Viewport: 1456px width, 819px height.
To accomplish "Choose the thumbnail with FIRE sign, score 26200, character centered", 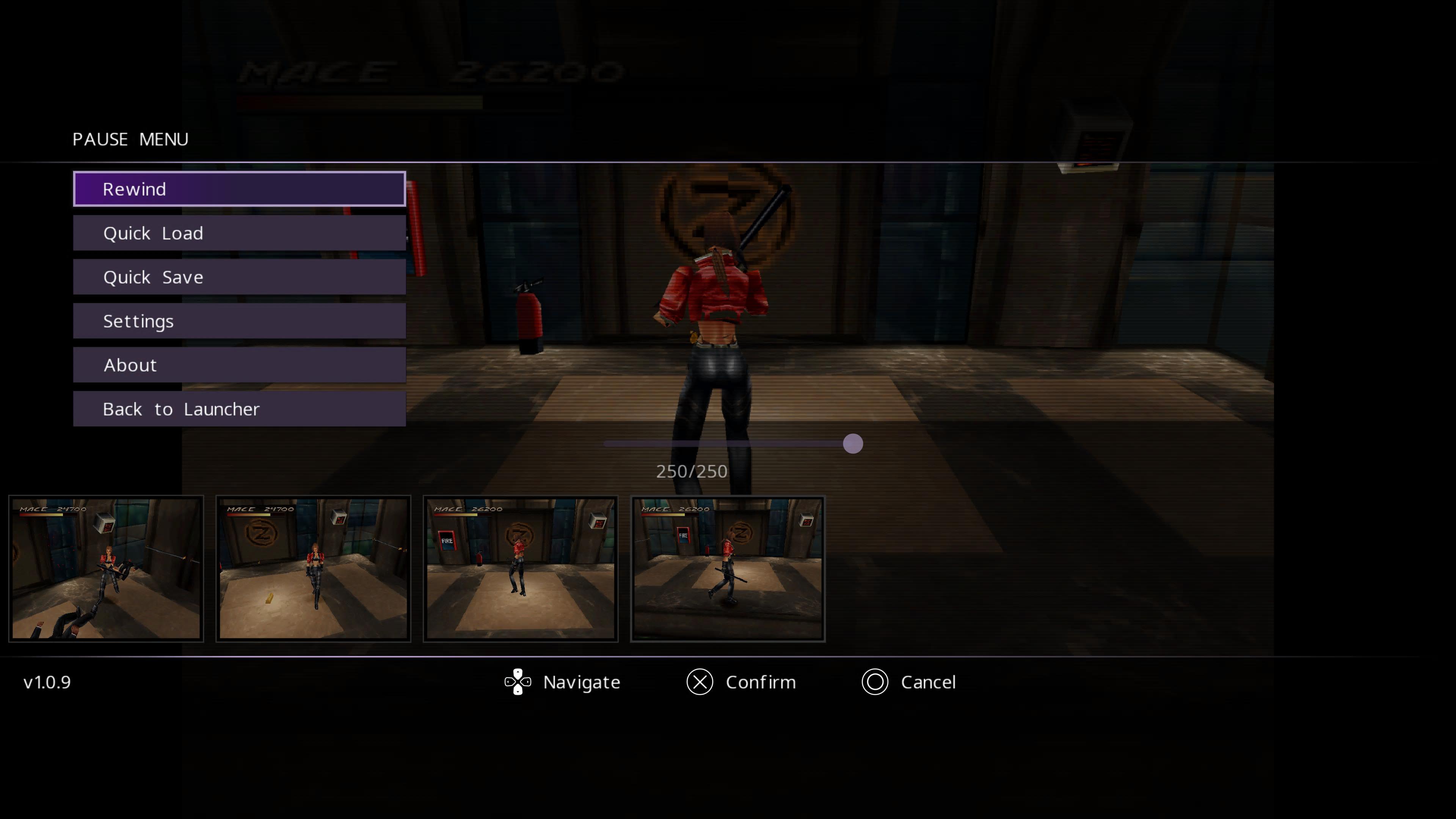I will pos(521,568).
